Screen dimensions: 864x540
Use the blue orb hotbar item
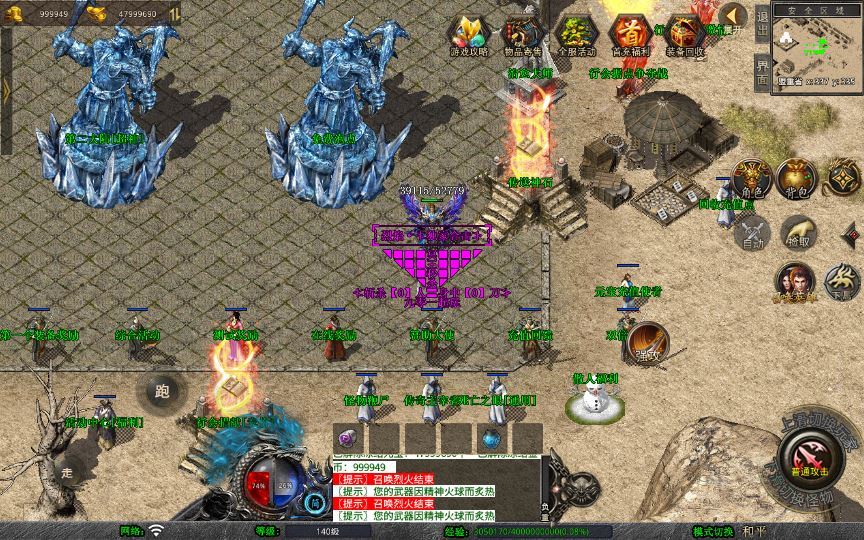[491, 438]
